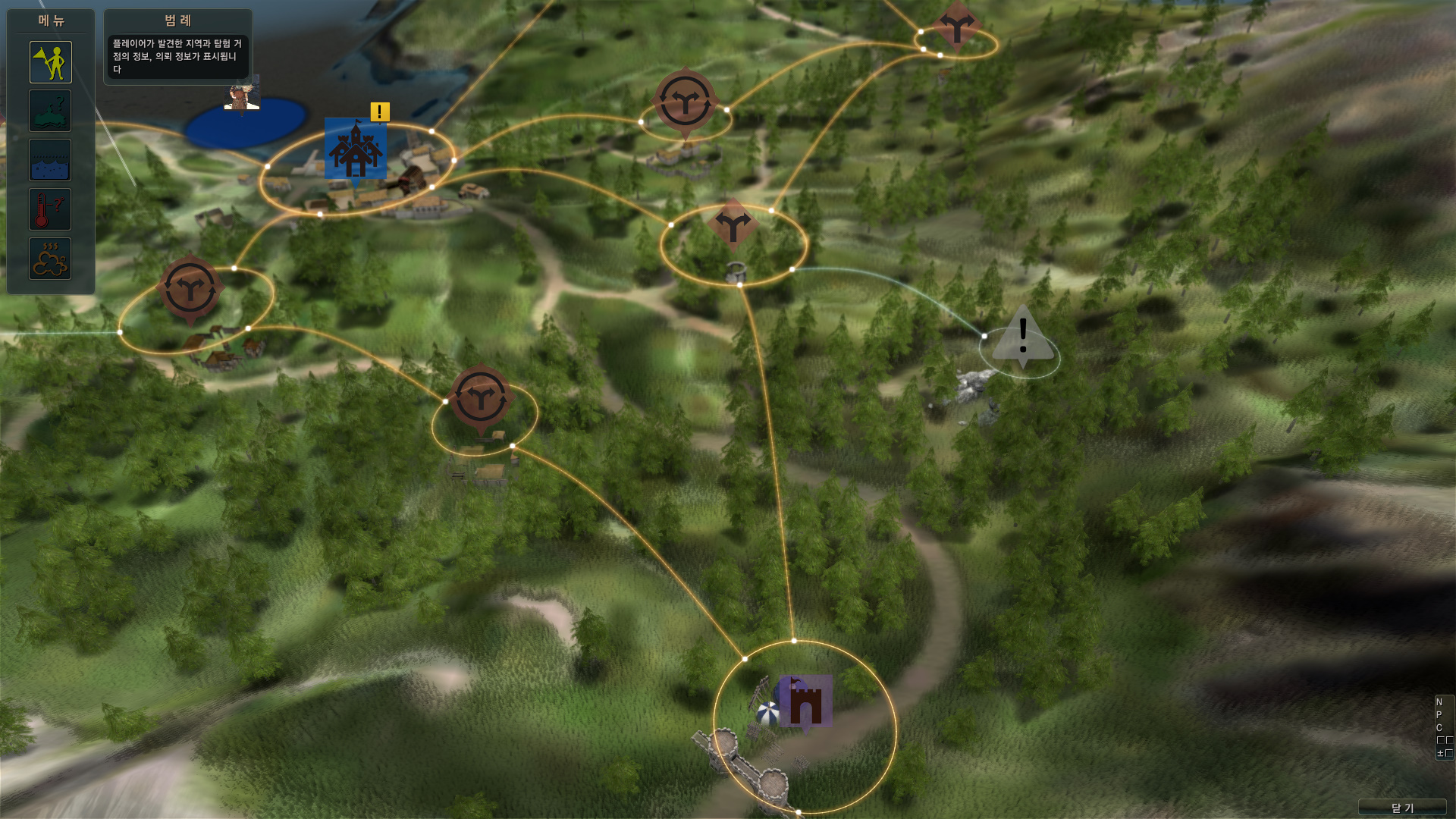Select the yellow explorer with flag menu icon
The image size is (1456, 819).
click(51, 62)
